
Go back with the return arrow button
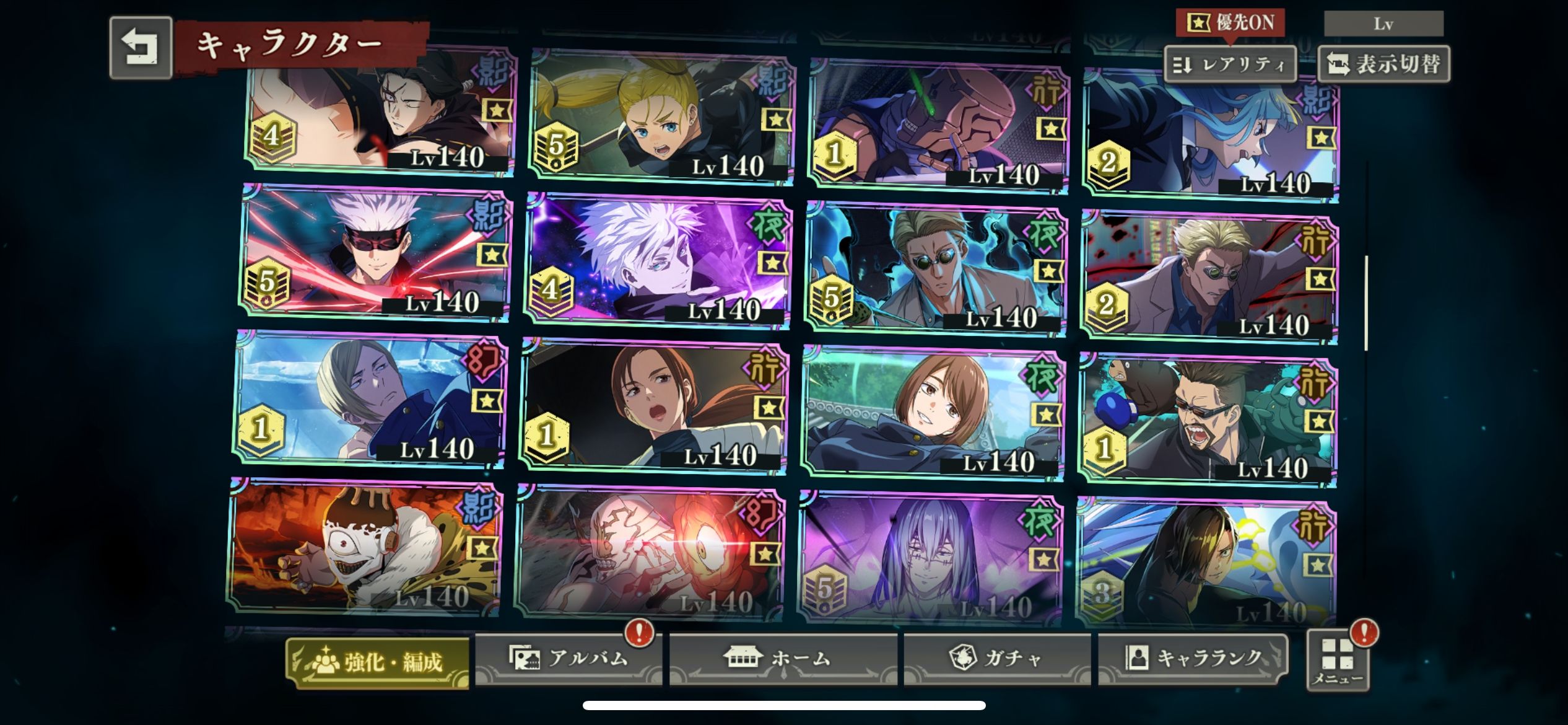141,48
